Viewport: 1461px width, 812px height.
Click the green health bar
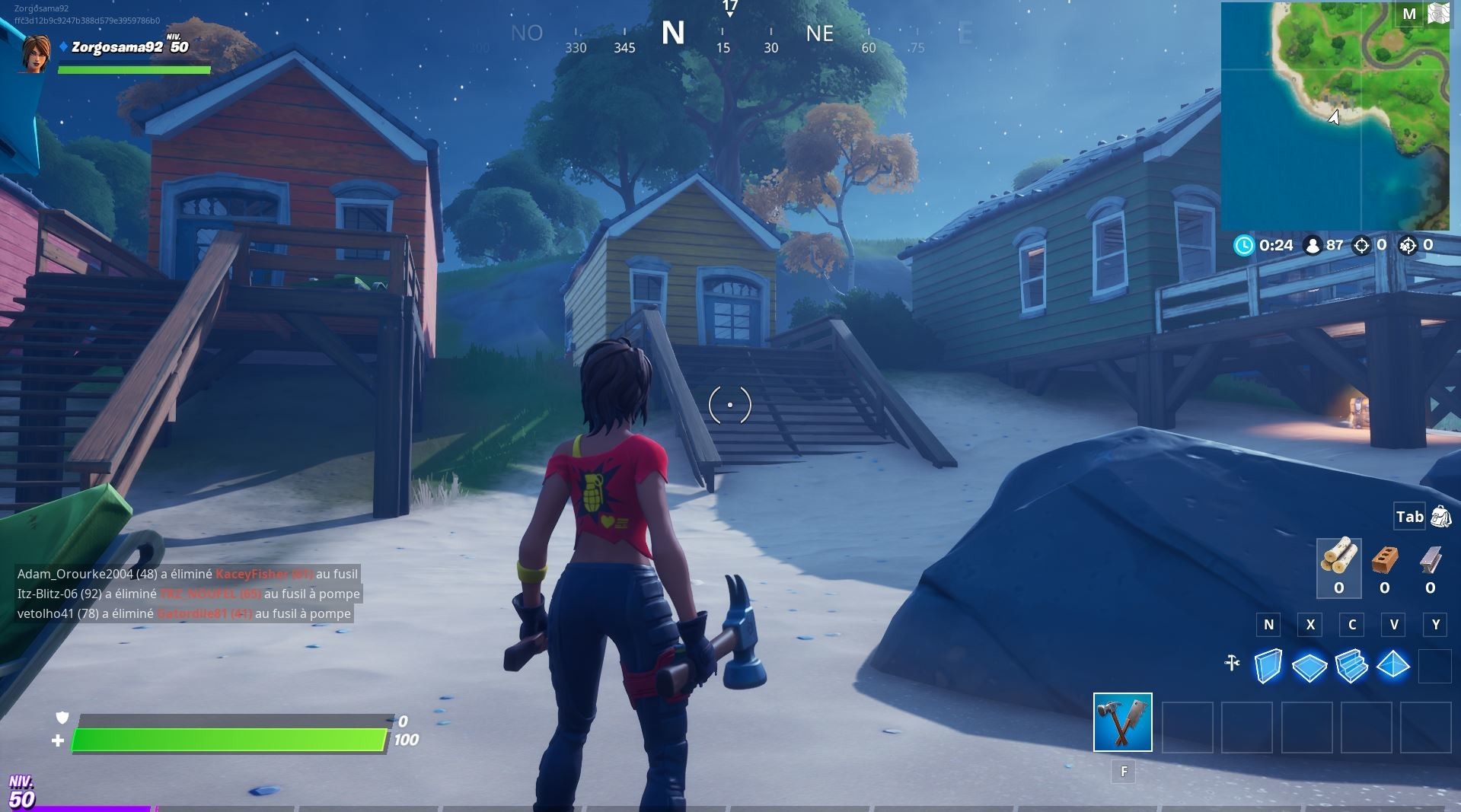(x=228, y=738)
